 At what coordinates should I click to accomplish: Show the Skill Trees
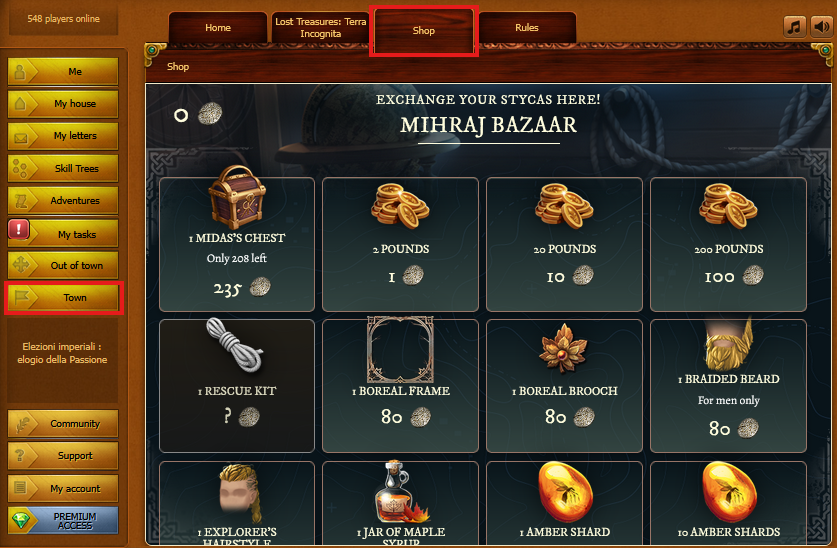(63, 169)
